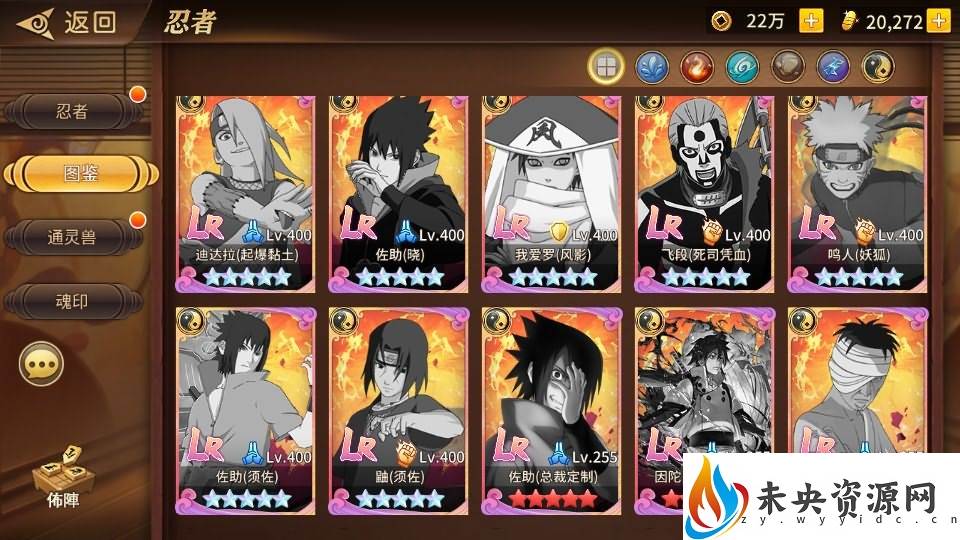The height and width of the screenshot is (540, 960).
Task: Go back with the 返回 button
Action: tap(72, 22)
